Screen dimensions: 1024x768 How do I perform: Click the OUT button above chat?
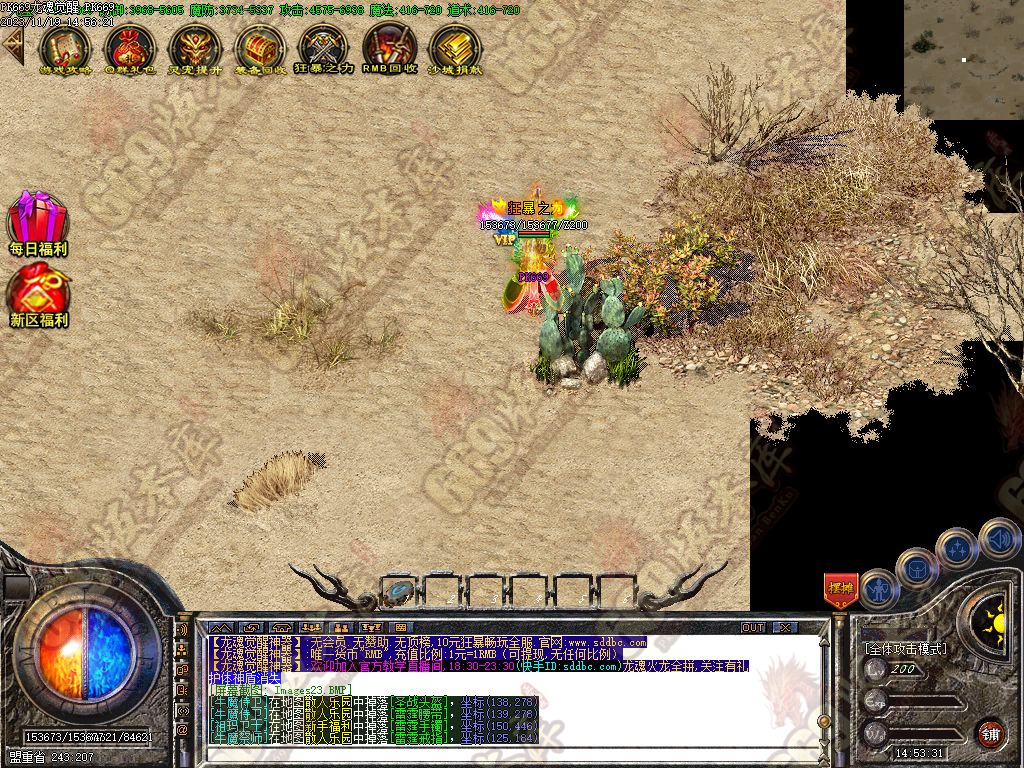(x=752, y=627)
